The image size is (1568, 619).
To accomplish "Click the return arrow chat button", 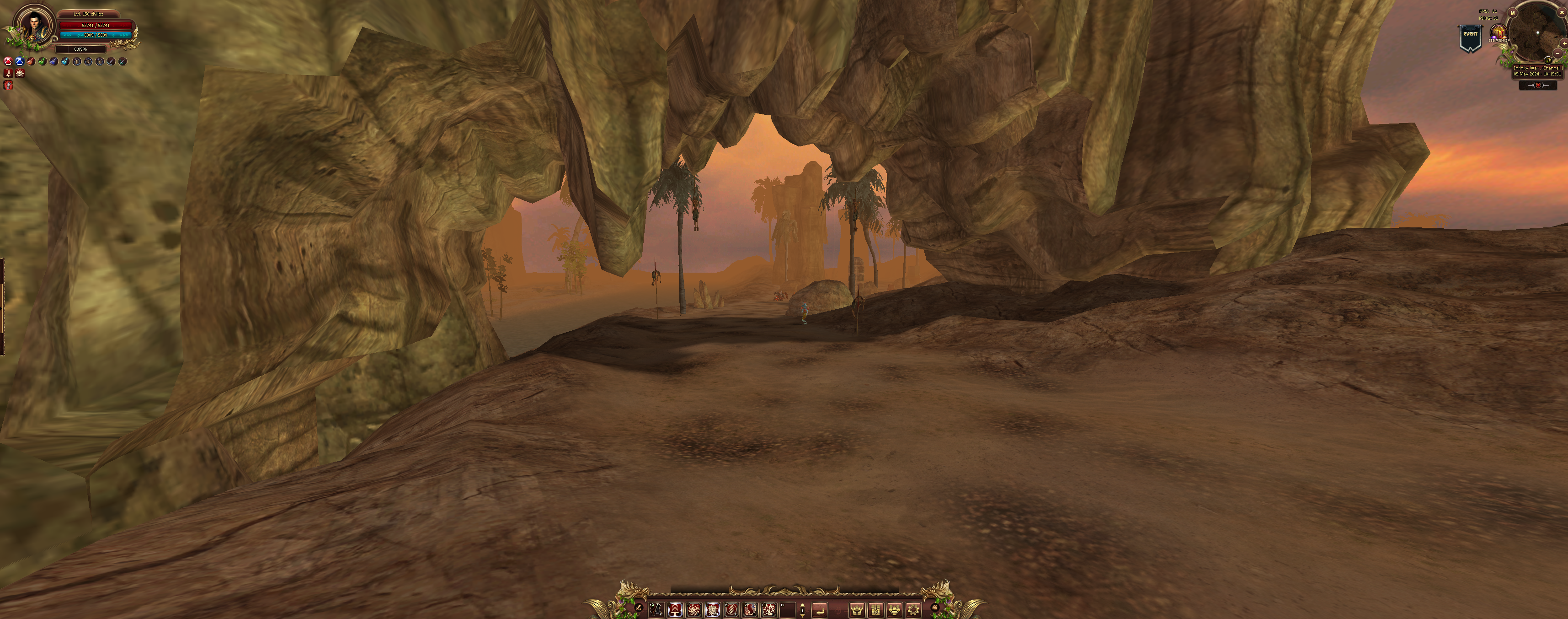I will point(820,609).
